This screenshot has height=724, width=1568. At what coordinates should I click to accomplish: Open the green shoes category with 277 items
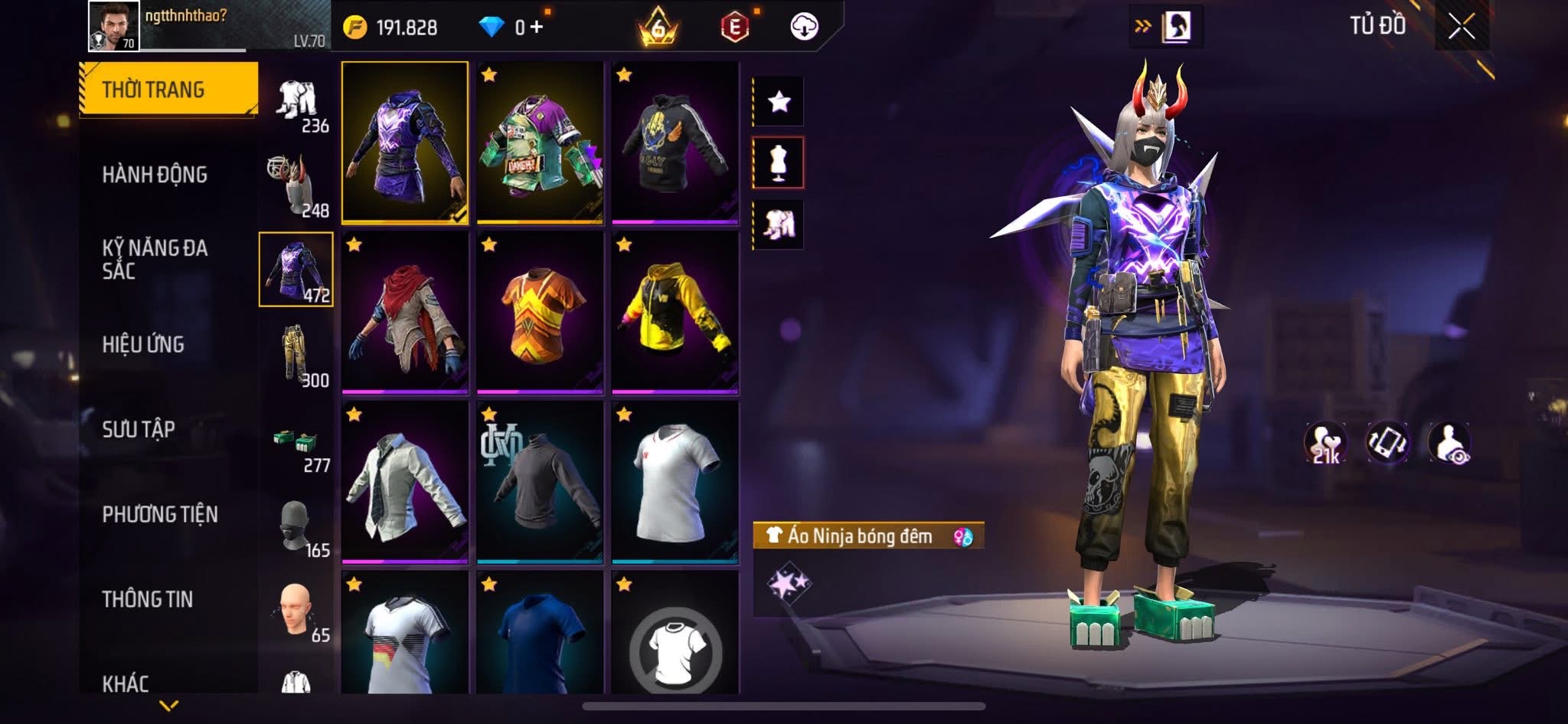297,444
